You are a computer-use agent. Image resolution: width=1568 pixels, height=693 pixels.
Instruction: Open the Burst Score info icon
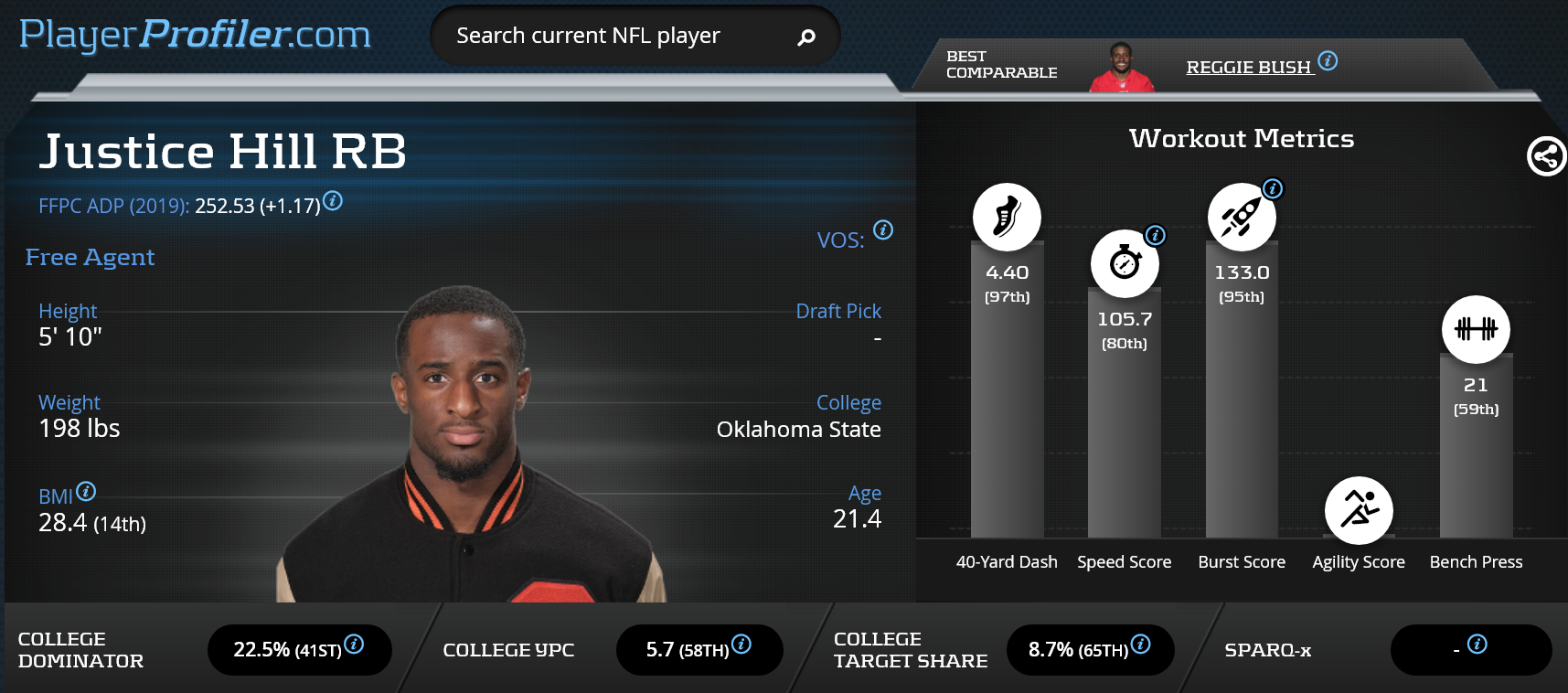[1273, 189]
